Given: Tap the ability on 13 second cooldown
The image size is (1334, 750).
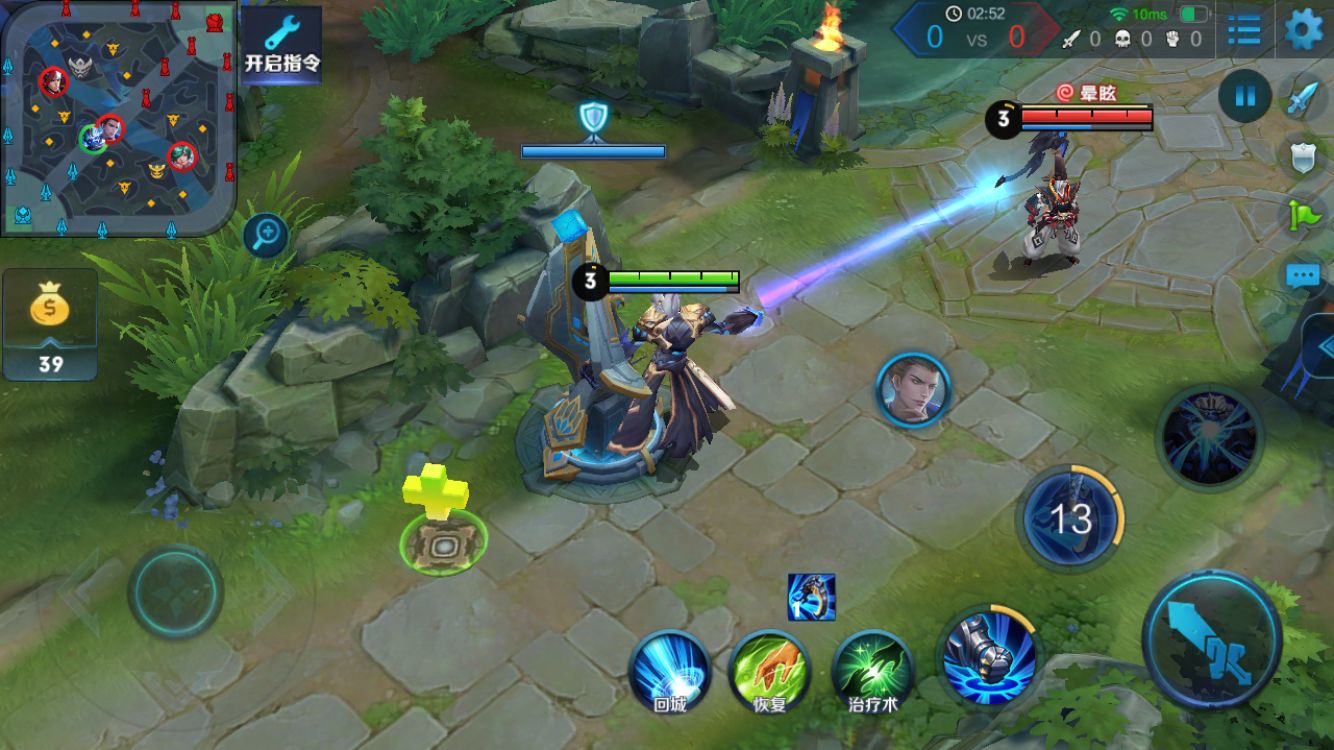Looking at the screenshot, I should click(1070, 518).
